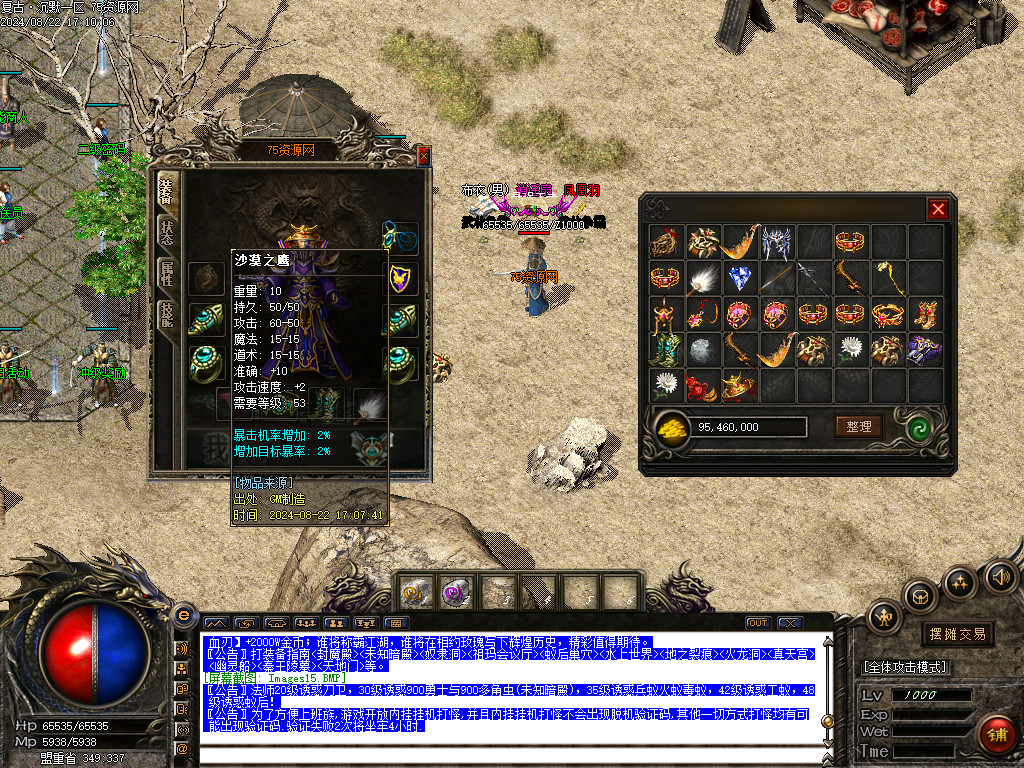The height and width of the screenshot is (768, 1024).
Task: Close the character equipment window
Action: pyautogui.click(x=423, y=155)
